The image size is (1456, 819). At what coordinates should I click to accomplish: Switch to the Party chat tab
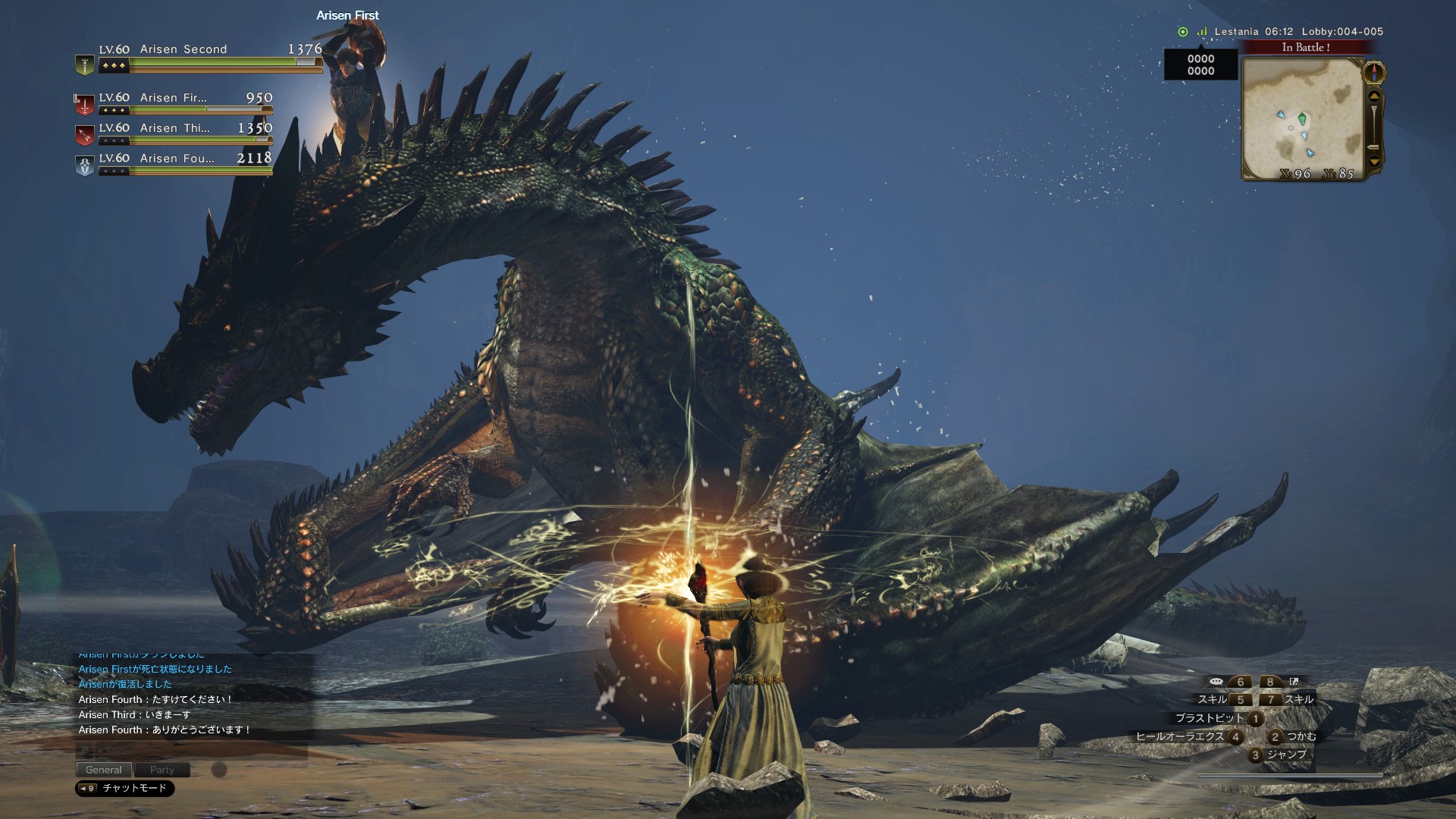coord(162,770)
